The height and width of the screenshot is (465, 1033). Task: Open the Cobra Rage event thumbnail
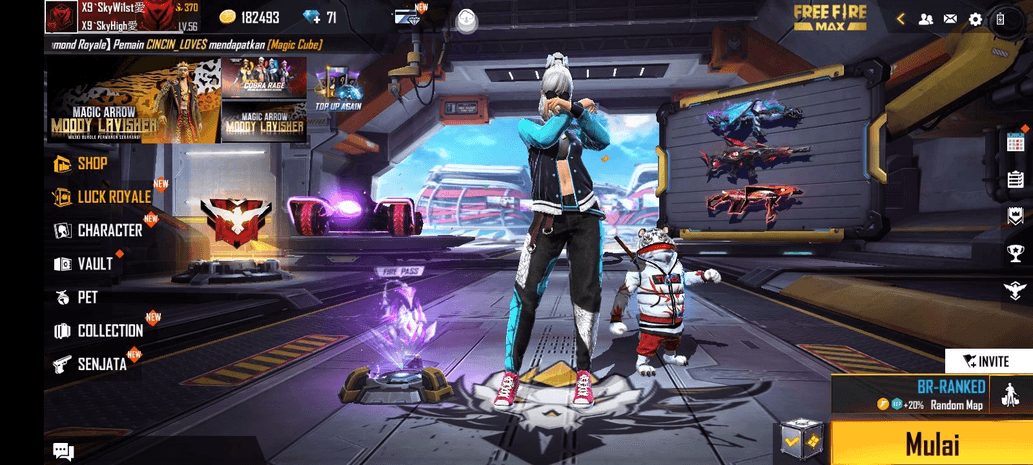click(264, 77)
